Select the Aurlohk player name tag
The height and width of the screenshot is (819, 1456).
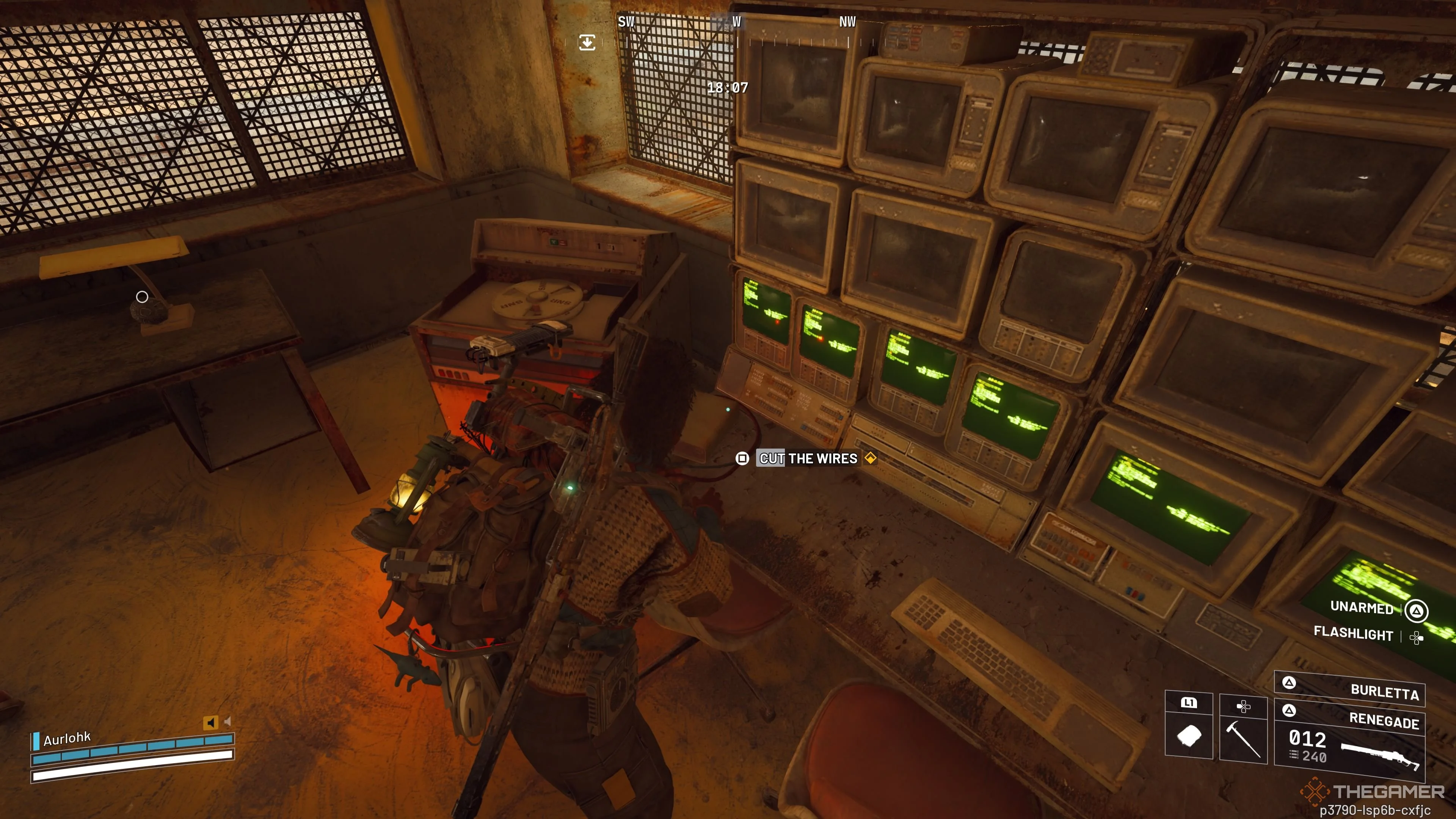[x=67, y=739]
